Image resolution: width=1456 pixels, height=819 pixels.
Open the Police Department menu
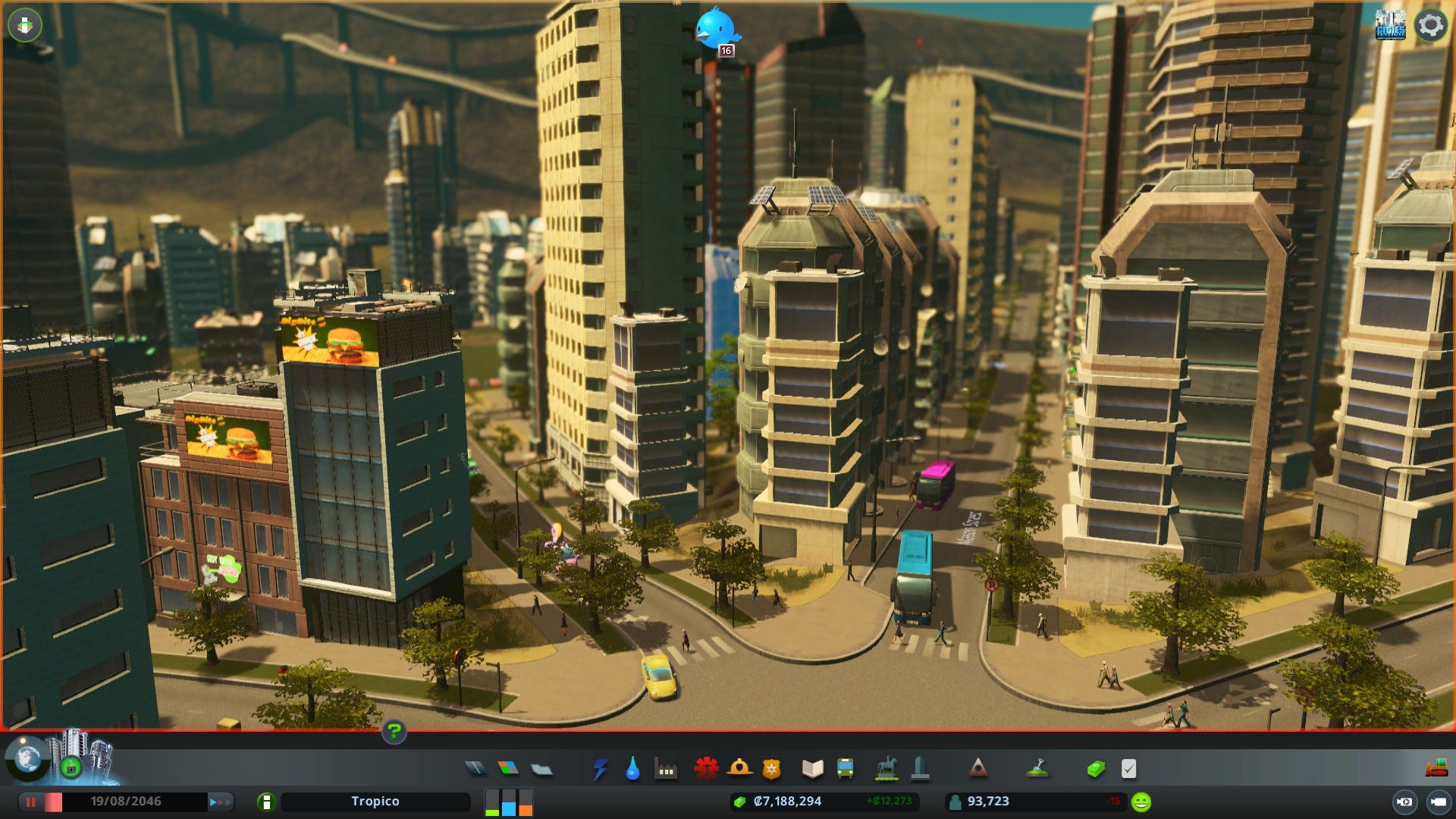771,768
